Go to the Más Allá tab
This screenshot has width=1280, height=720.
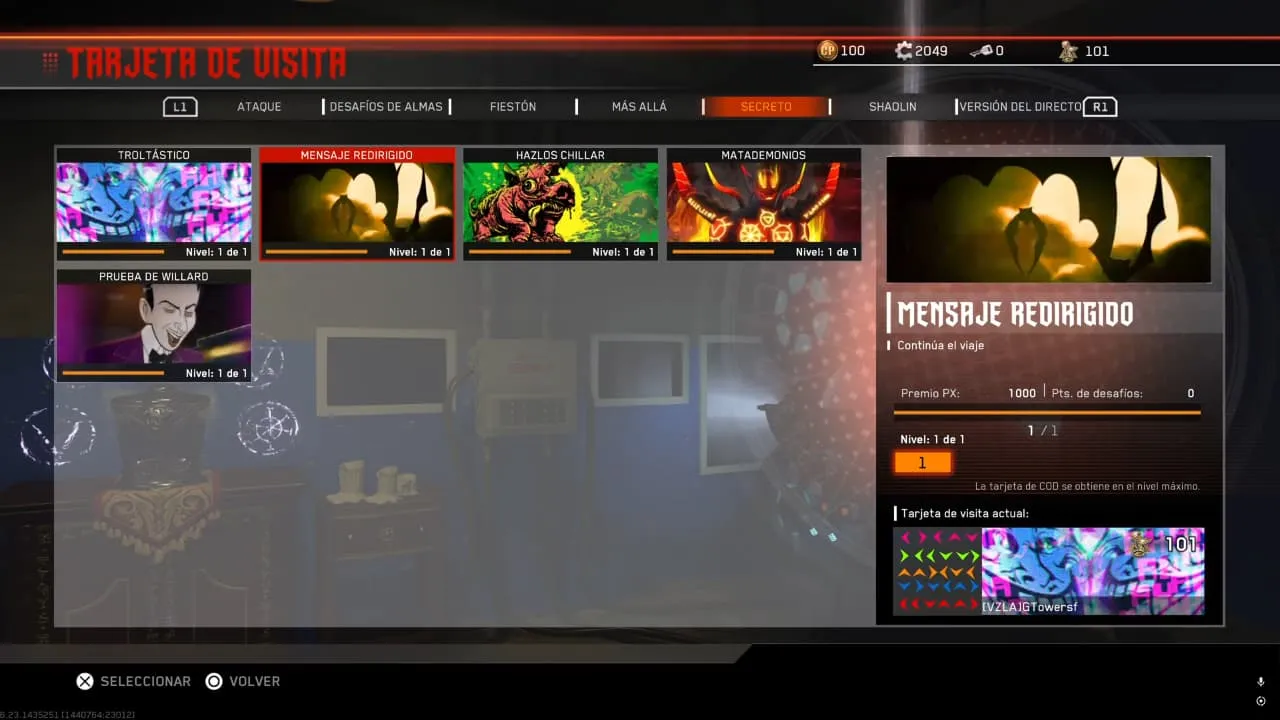639,107
